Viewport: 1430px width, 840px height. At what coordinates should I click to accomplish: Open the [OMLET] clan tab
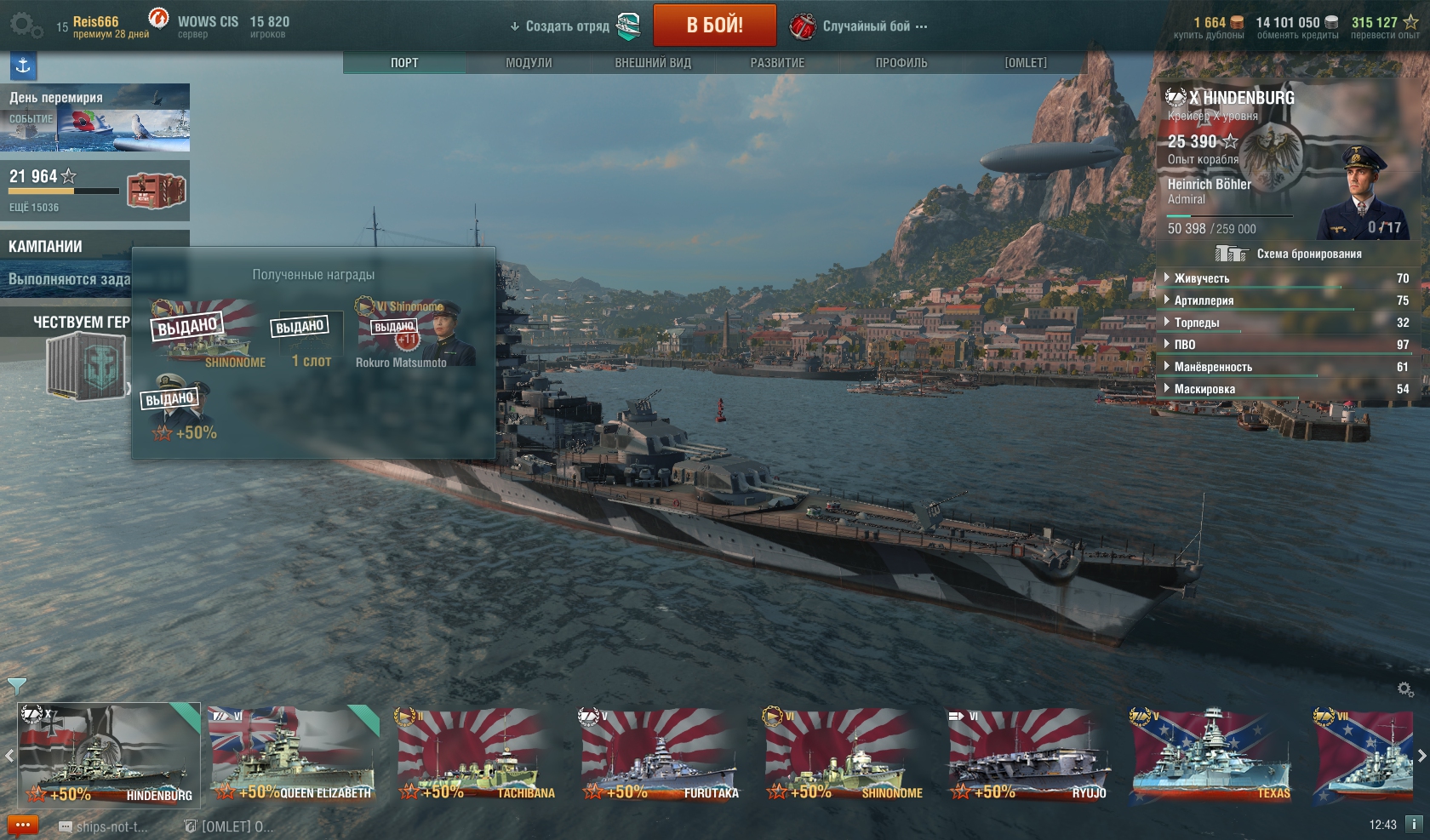pos(1026,63)
